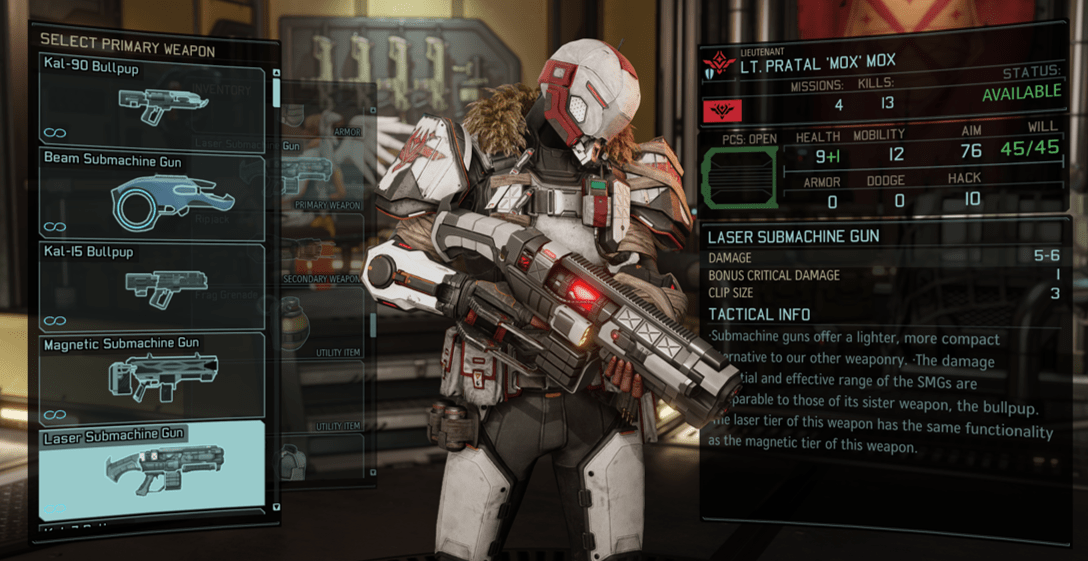Viewport: 1088px width, 561px height.
Task: Click the weapon list scrollbar thumb
Action: (277, 90)
